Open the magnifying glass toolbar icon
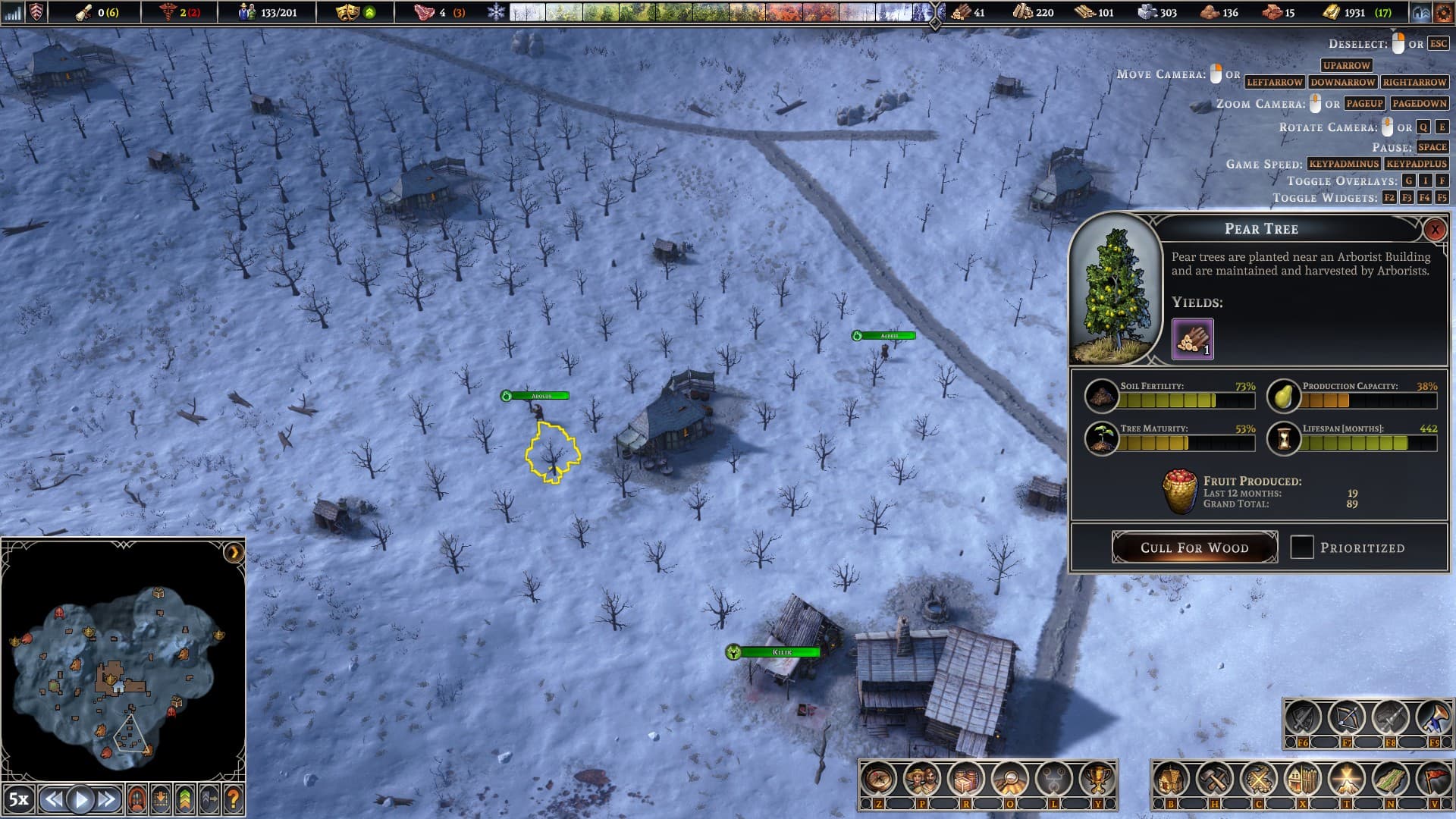This screenshot has width=1456, height=819. tap(1010, 779)
